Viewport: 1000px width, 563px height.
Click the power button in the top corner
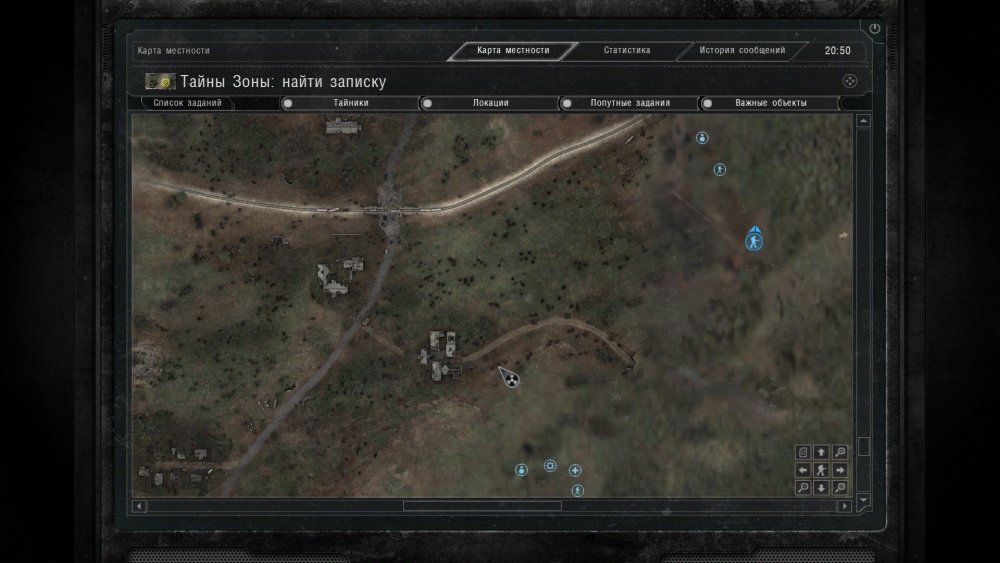[x=875, y=29]
